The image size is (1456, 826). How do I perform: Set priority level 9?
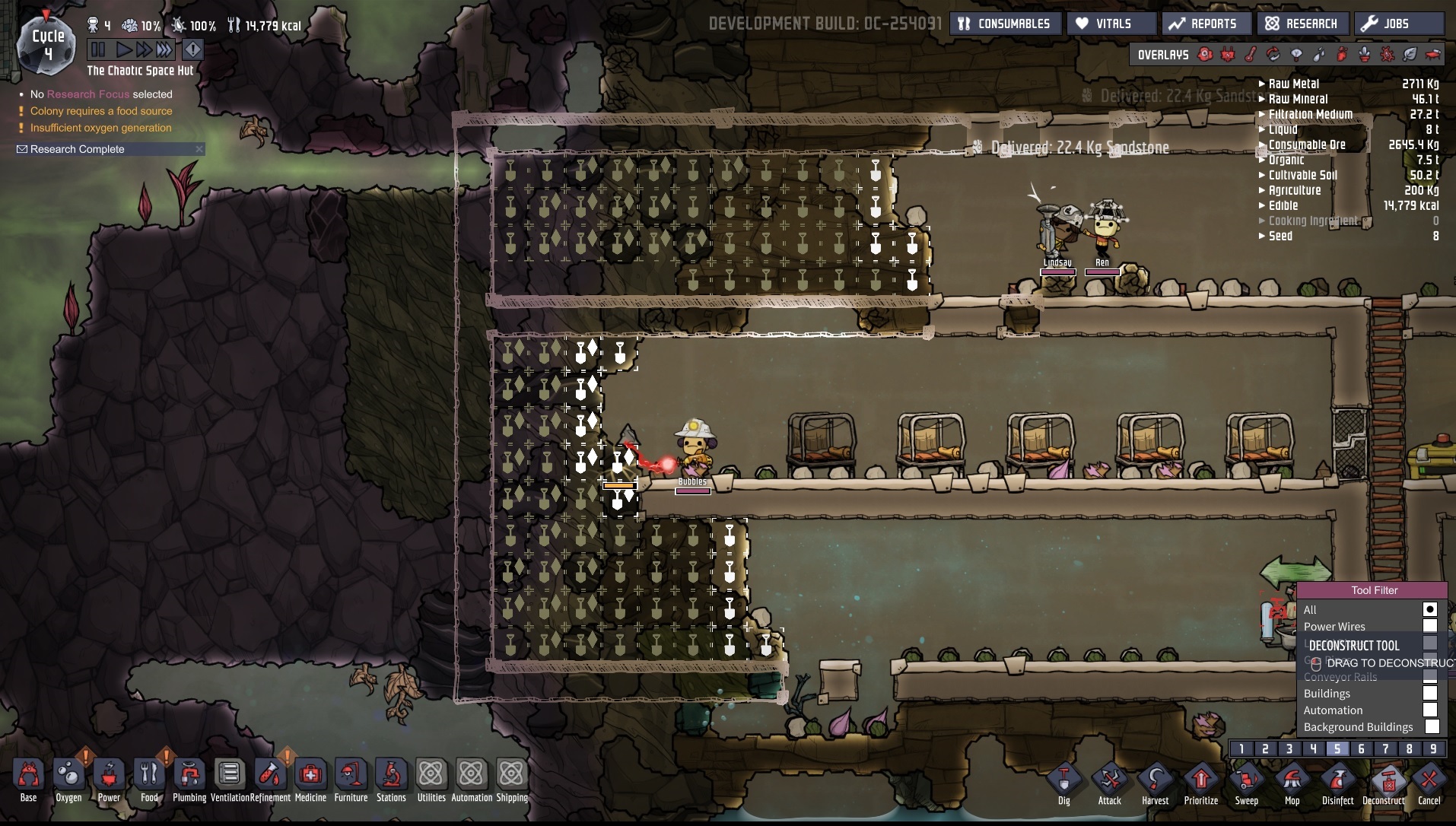point(1433,748)
